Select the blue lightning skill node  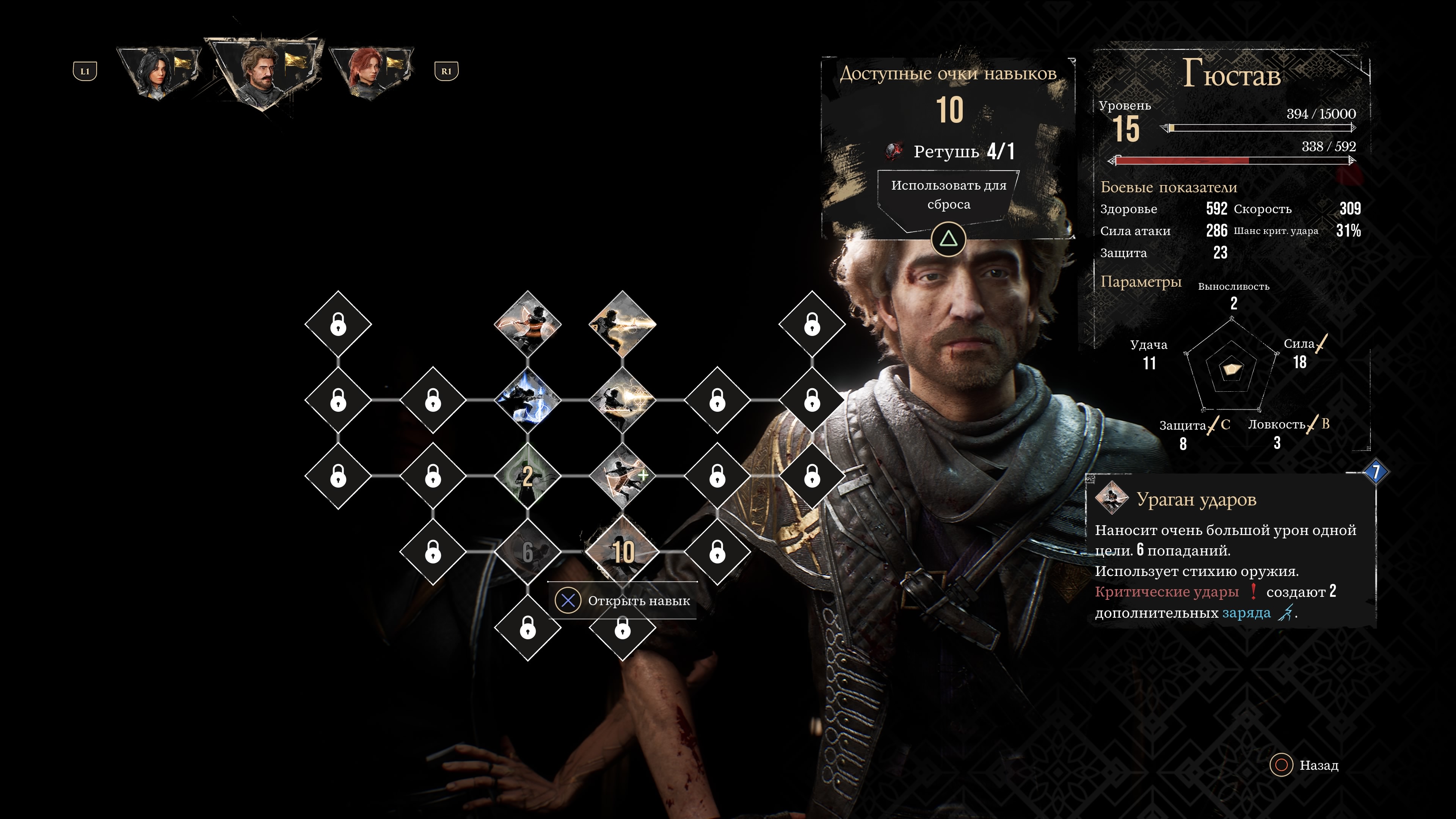click(x=527, y=400)
